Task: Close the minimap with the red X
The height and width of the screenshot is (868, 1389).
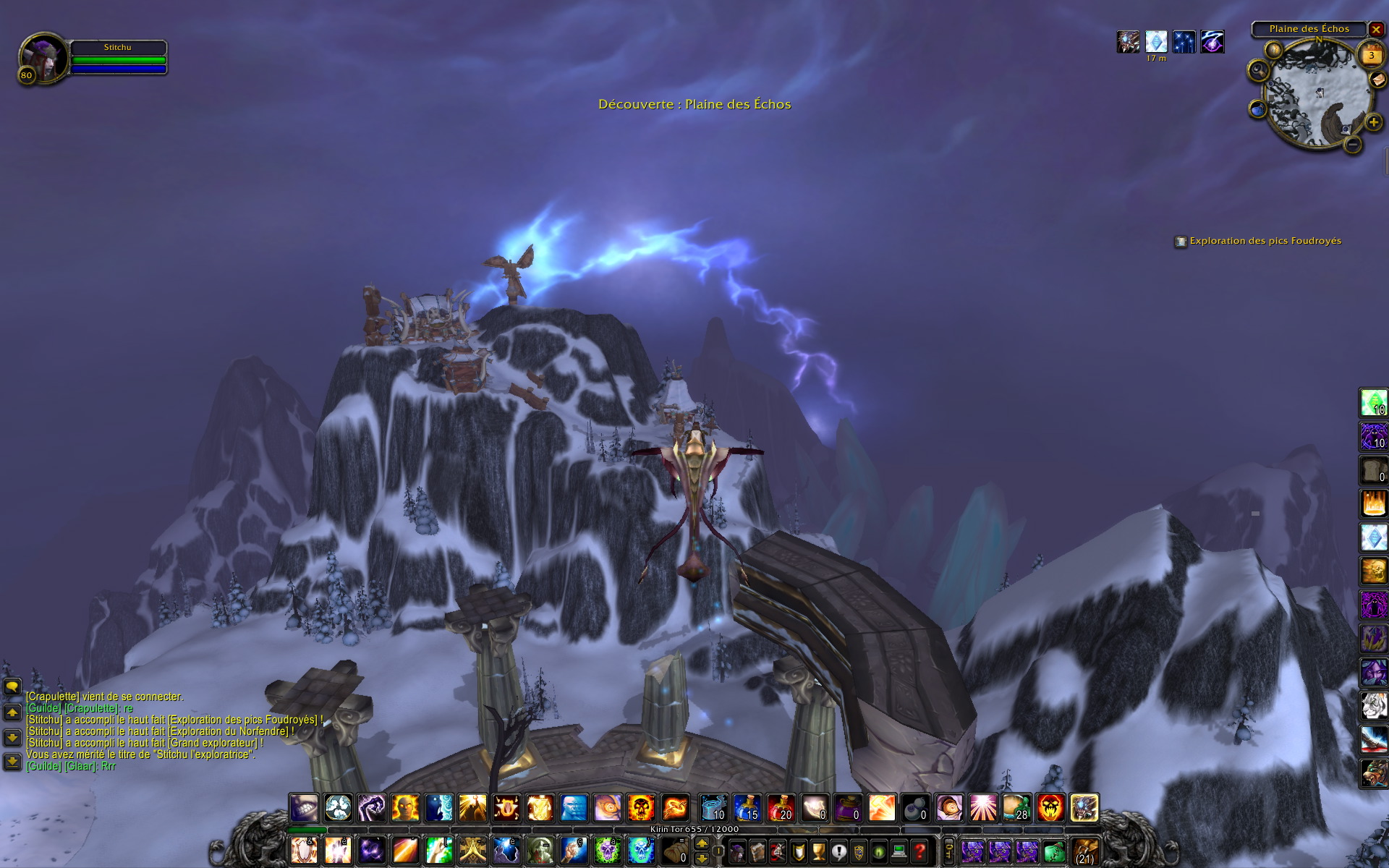Action: 1376,30
